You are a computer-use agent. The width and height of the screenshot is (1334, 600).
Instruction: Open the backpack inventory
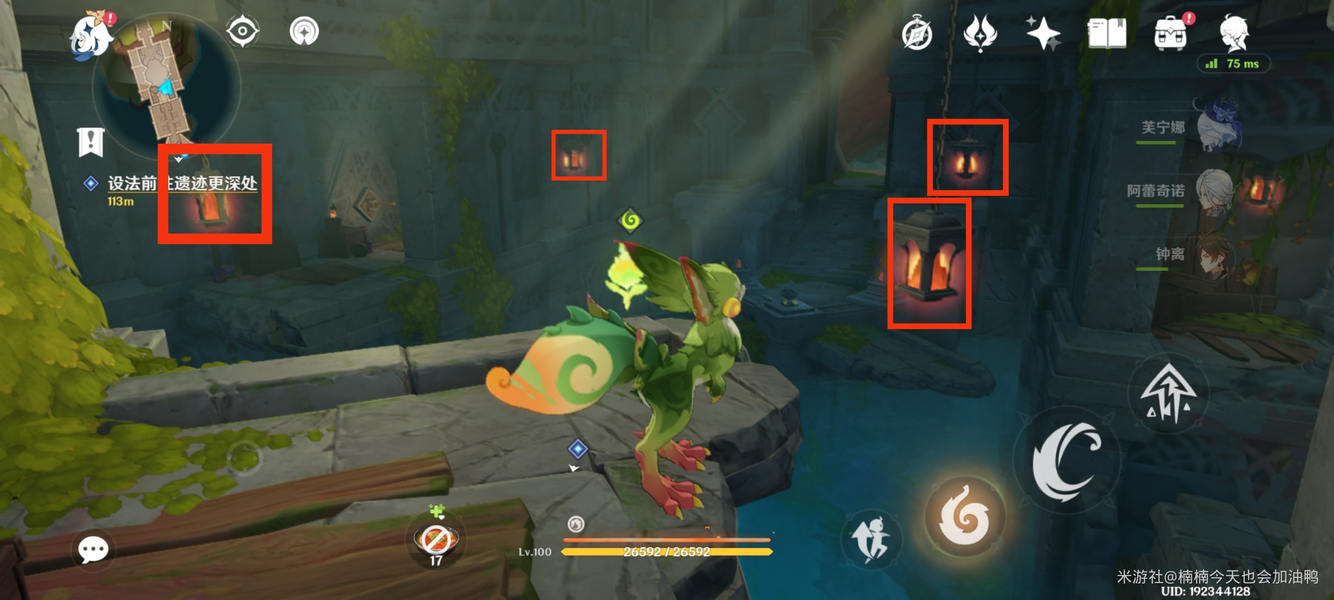(1170, 34)
